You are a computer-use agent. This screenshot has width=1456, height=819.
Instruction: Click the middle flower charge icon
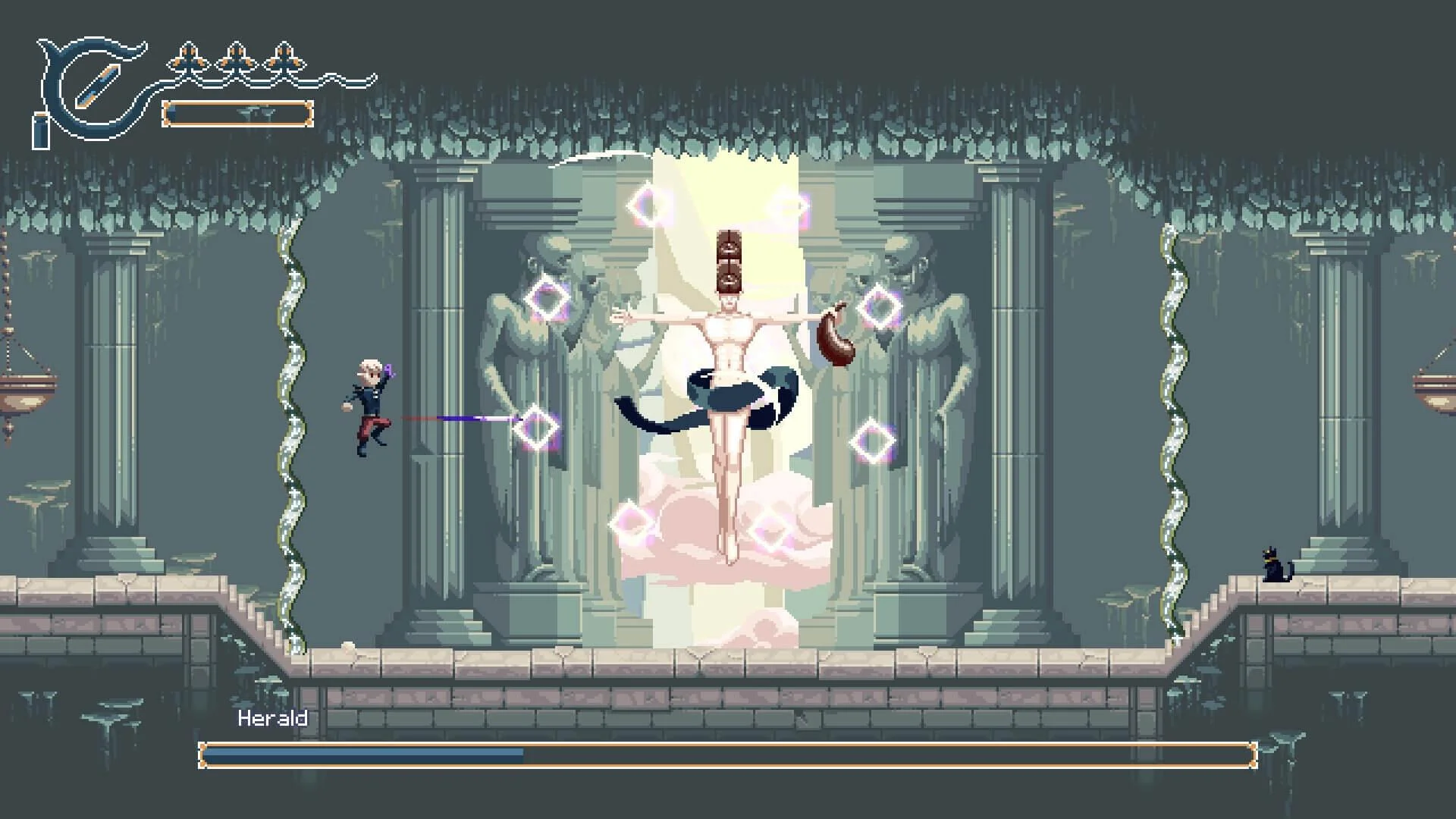[x=237, y=56]
